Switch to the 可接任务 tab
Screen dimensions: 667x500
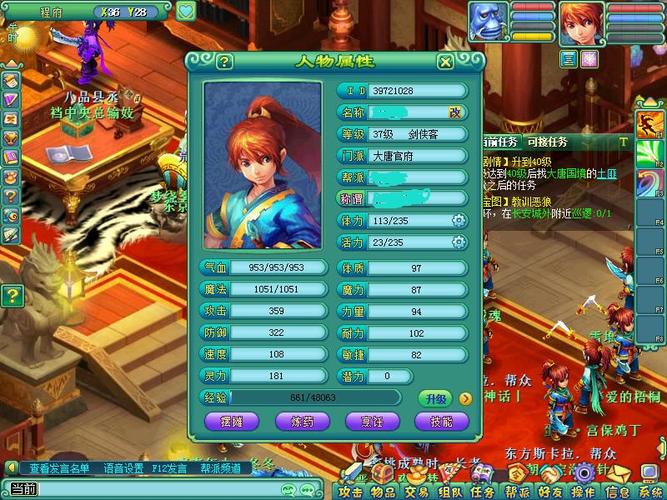(546, 143)
